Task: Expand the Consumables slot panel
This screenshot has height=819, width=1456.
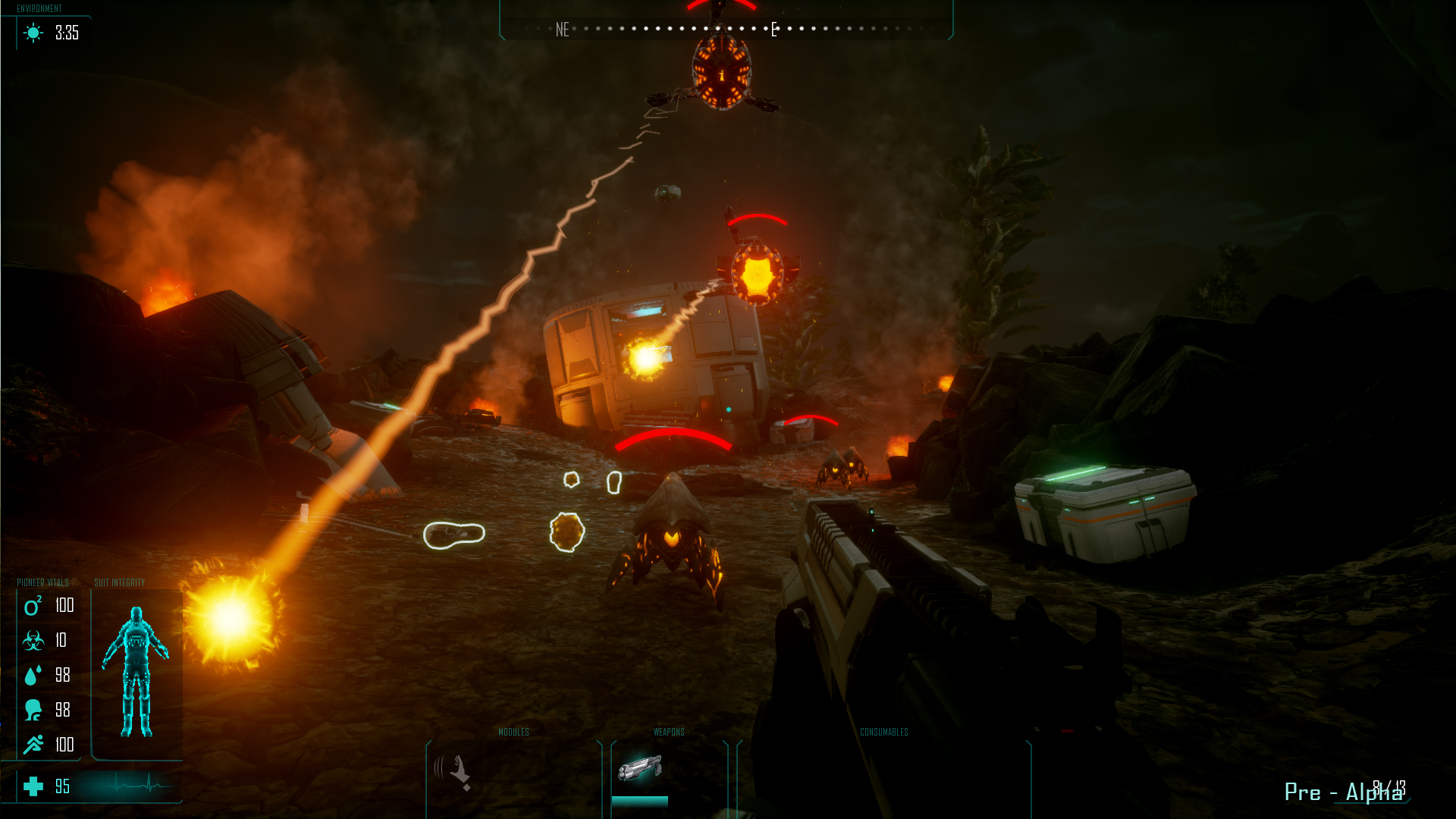Action: point(884,733)
